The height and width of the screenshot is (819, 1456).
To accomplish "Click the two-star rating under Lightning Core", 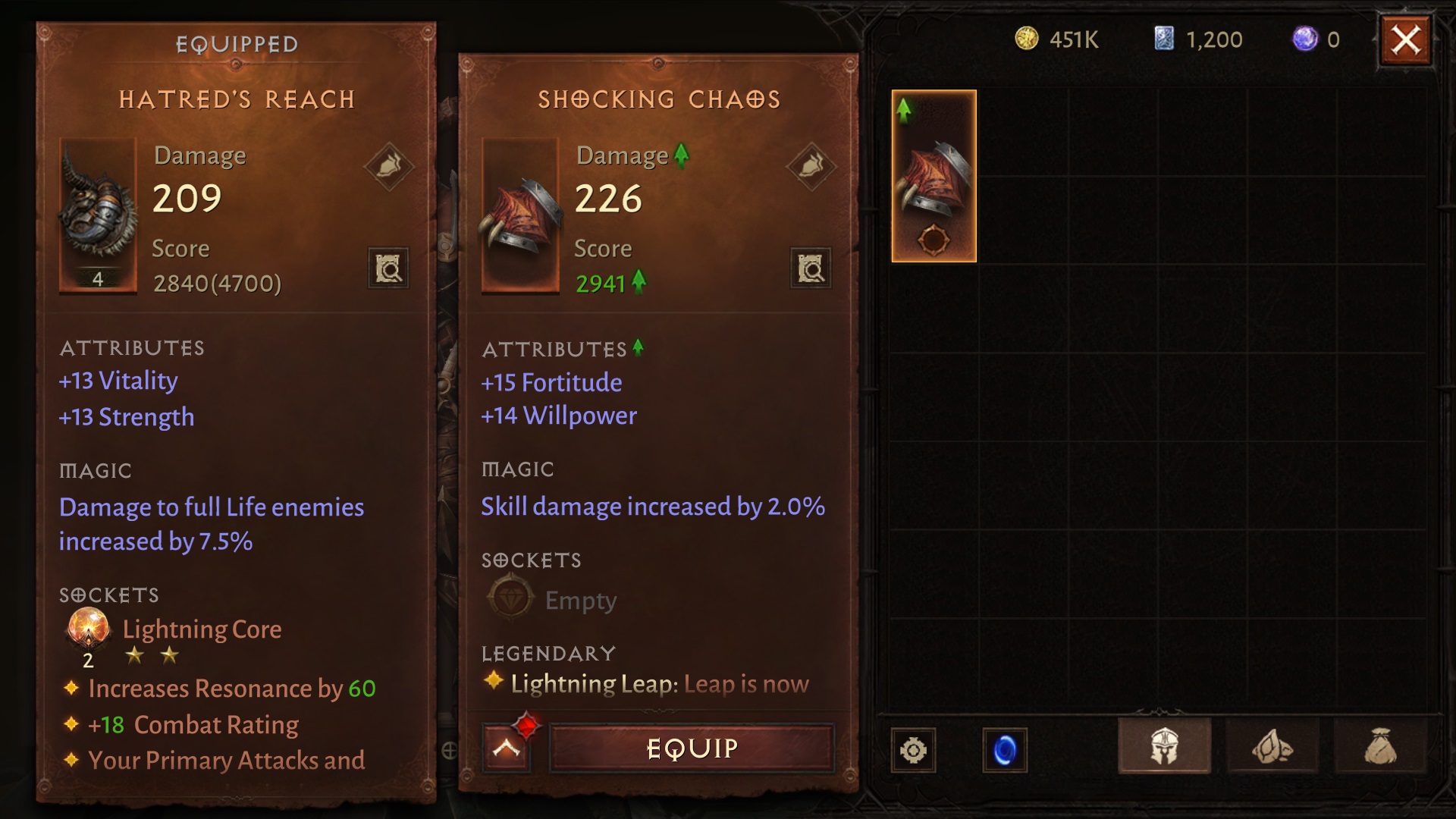I will coord(152,655).
